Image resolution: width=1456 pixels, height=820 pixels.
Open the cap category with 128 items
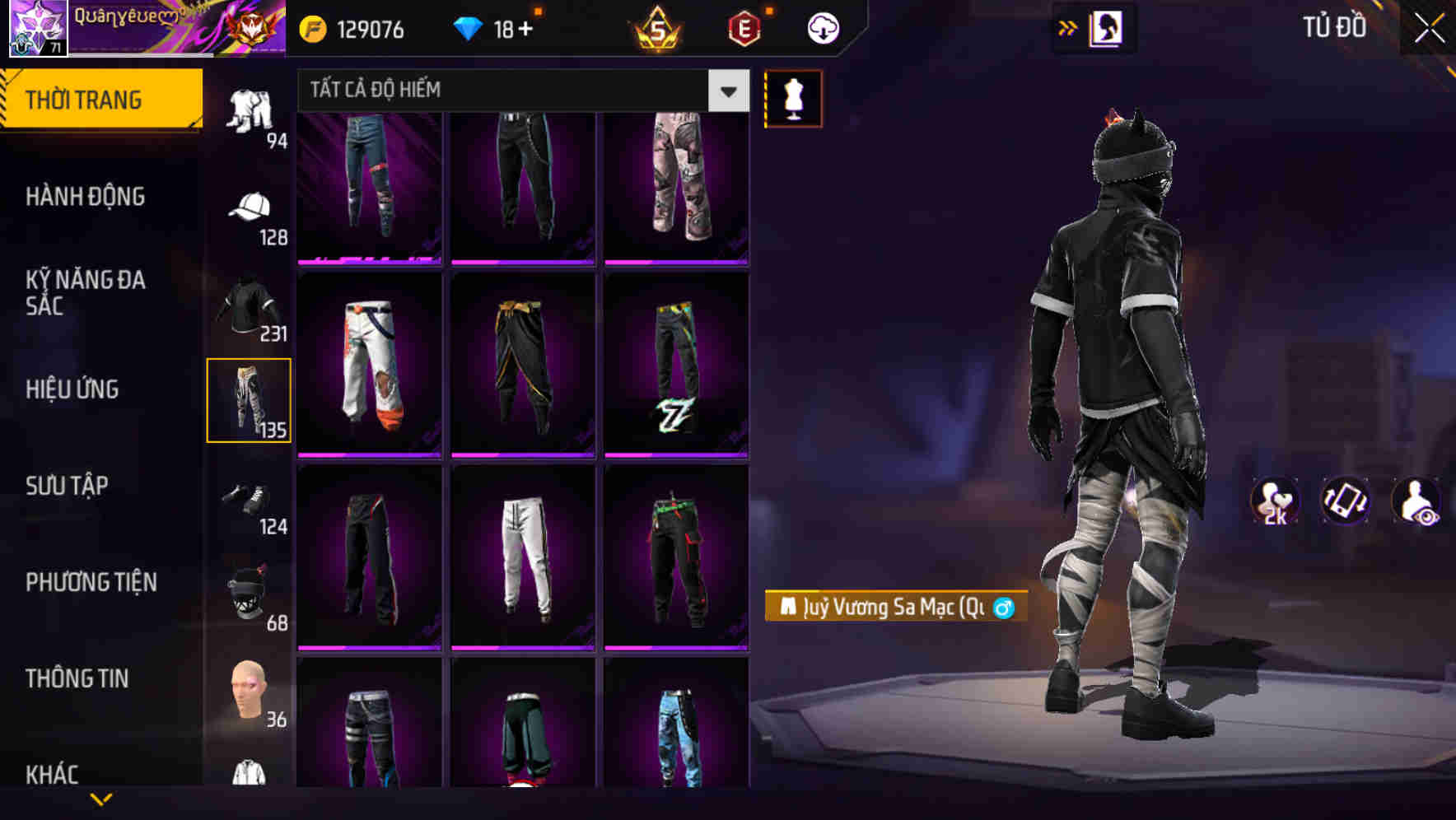click(x=250, y=207)
